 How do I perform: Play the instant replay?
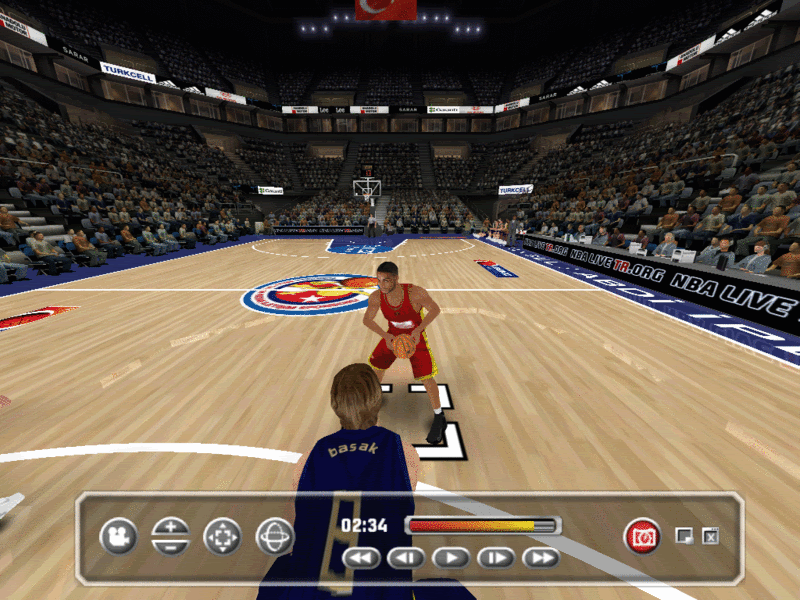pos(451,558)
